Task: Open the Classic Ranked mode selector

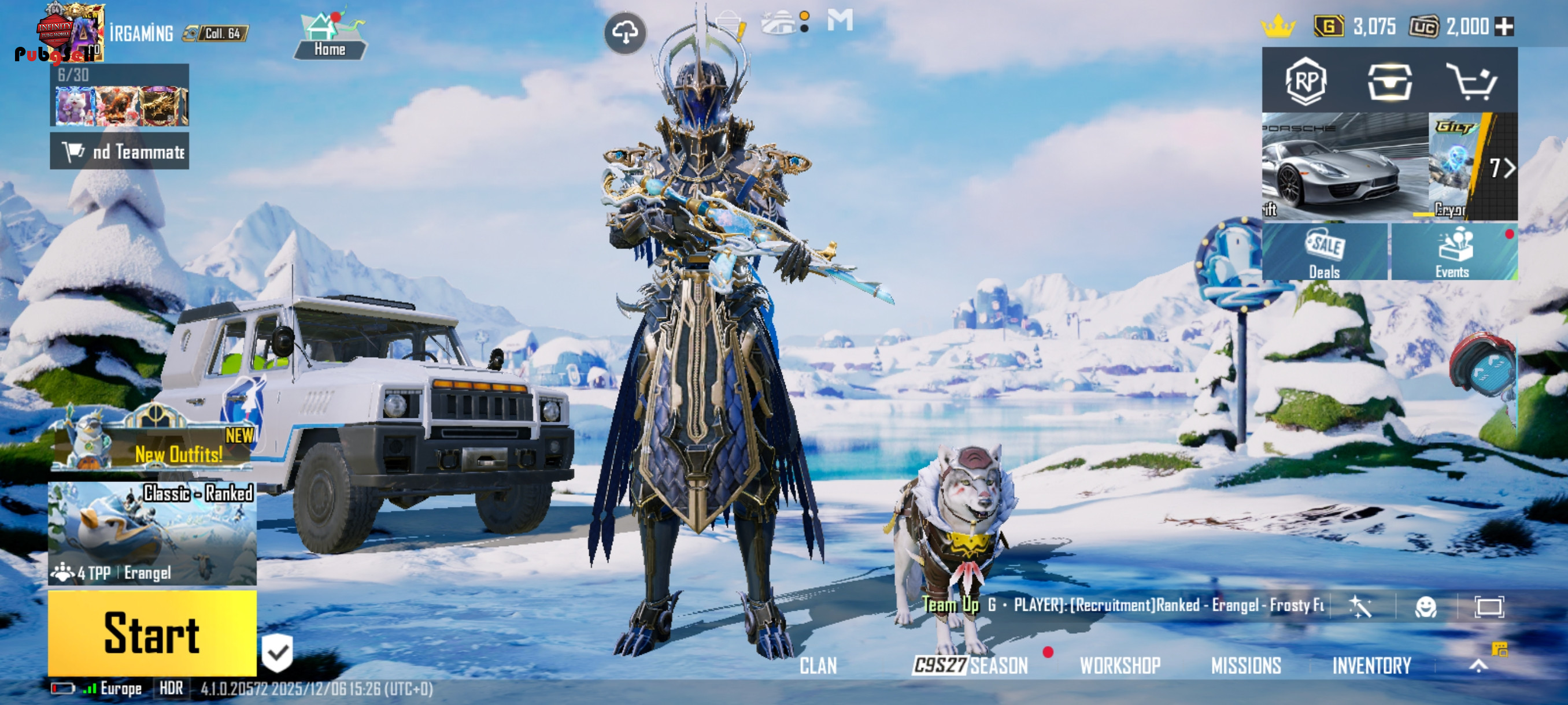Action: (152, 533)
